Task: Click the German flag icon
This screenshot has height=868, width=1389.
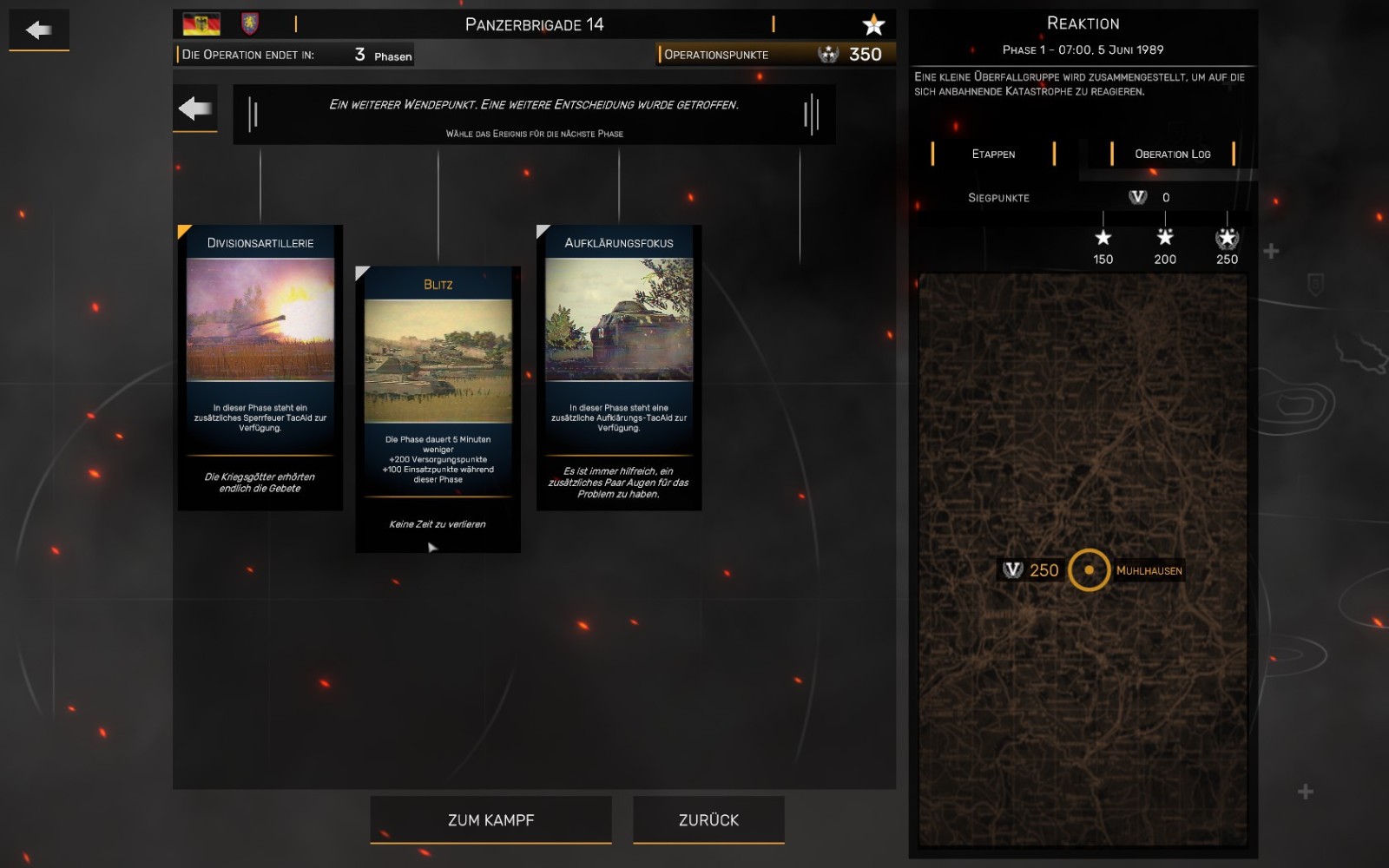Action: click(201, 24)
